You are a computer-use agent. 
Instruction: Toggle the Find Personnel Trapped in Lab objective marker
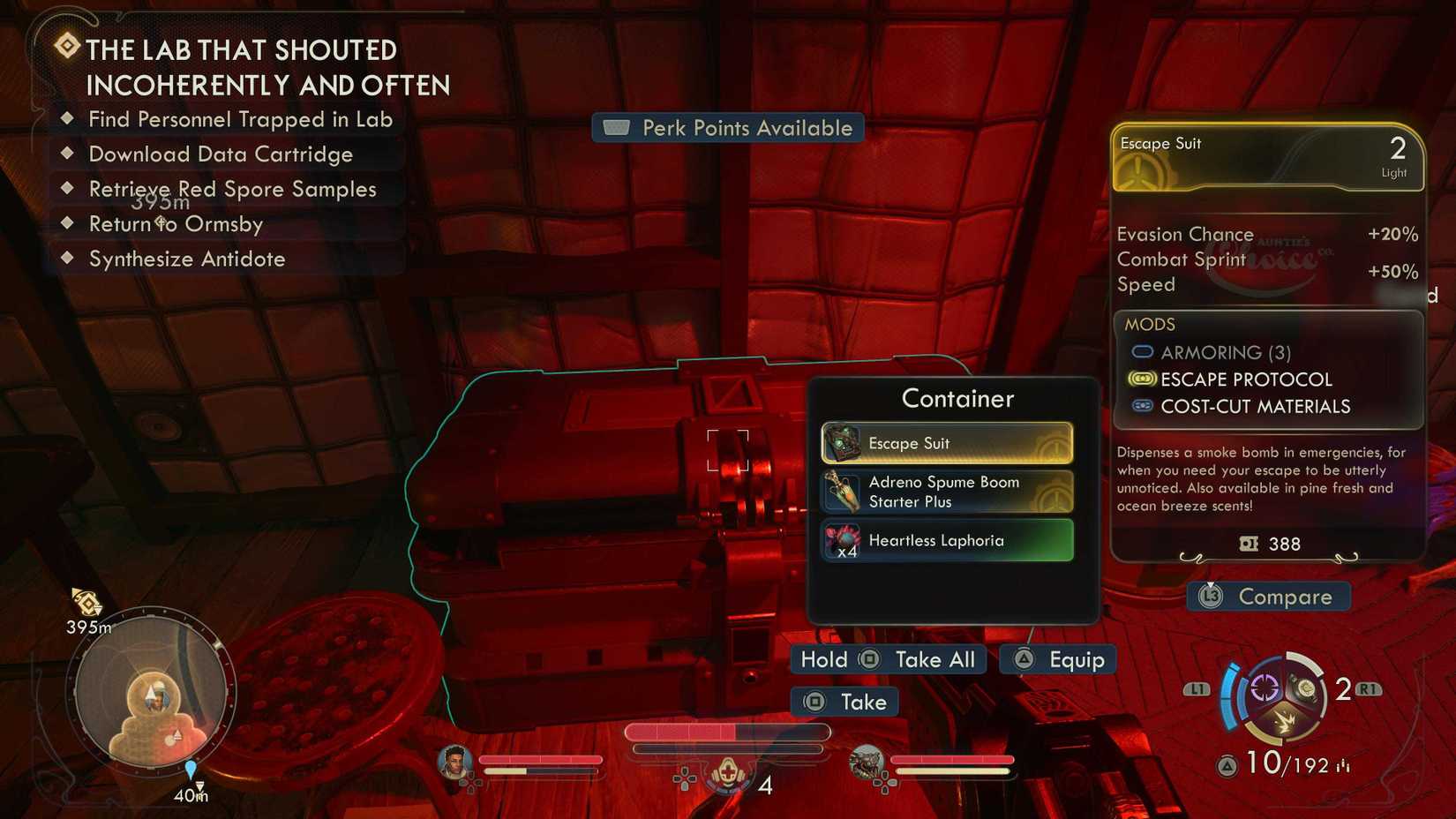(68, 119)
